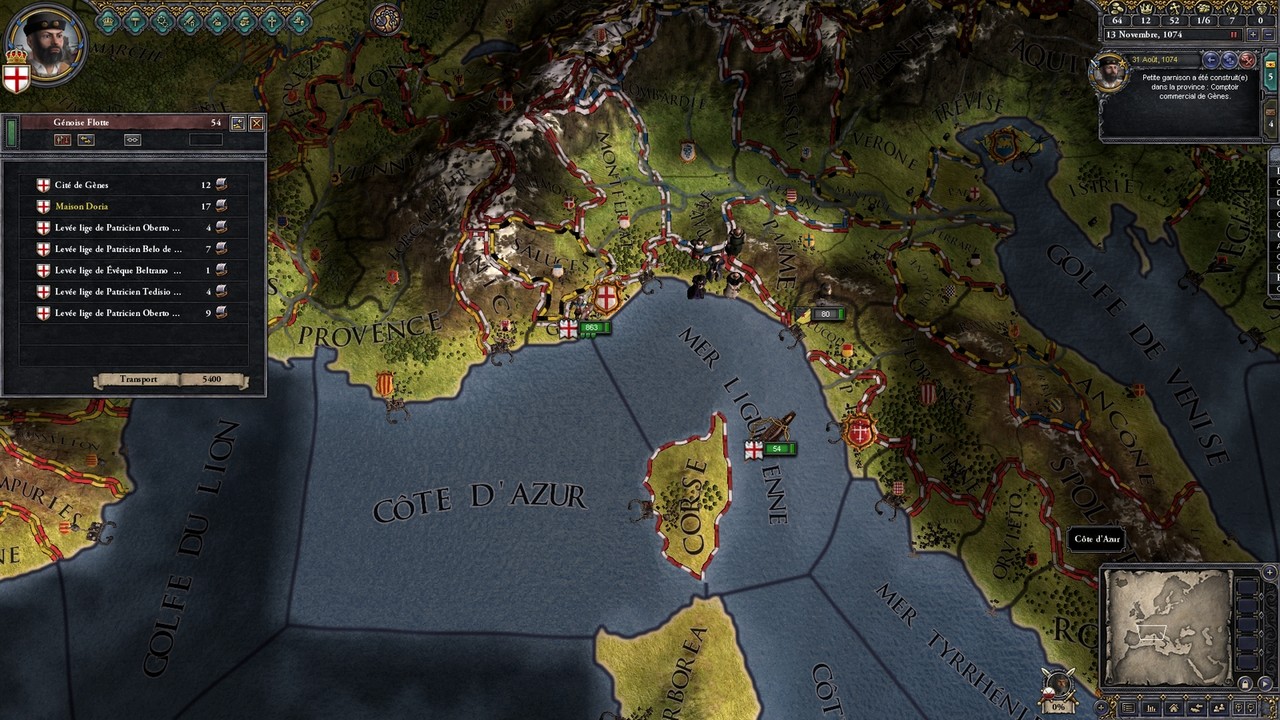
Task: Close the Génoise Flotte panel
Action: click(x=257, y=123)
